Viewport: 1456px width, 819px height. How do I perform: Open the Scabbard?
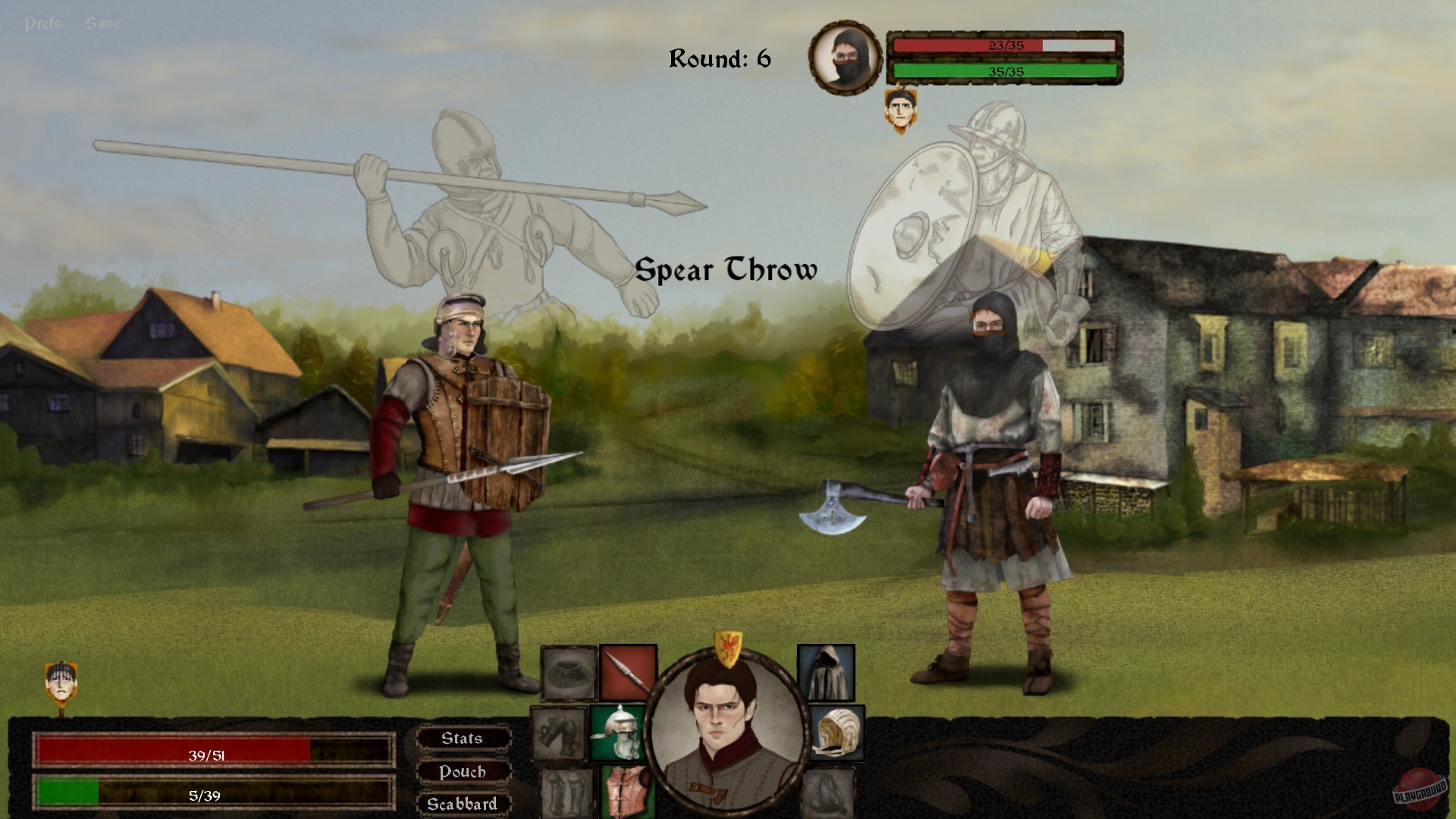(x=463, y=803)
